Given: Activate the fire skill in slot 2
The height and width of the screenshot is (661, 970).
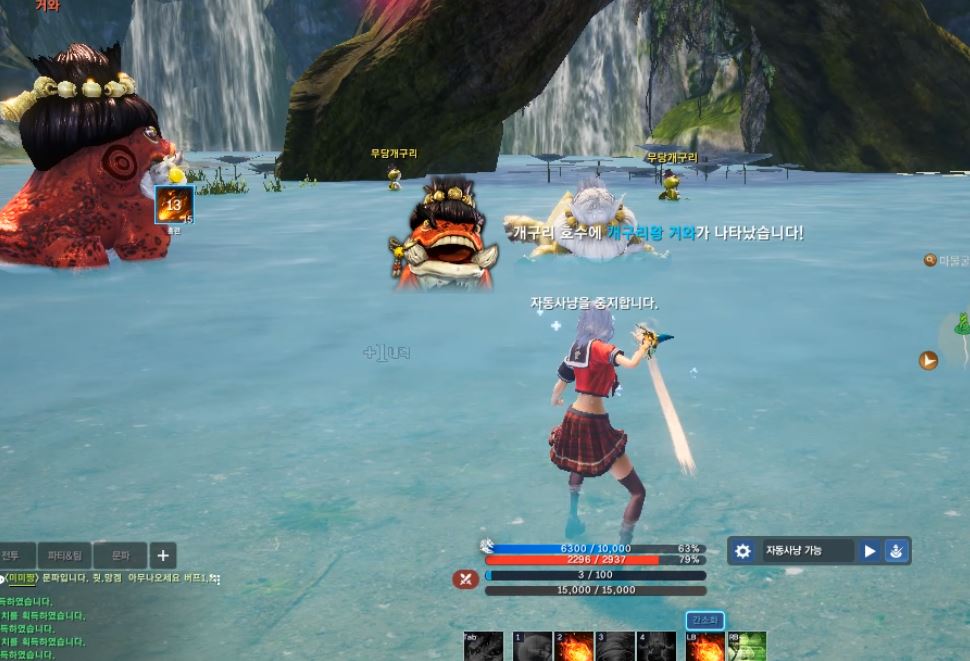Looking at the screenshot, I should tap(574, 647).
